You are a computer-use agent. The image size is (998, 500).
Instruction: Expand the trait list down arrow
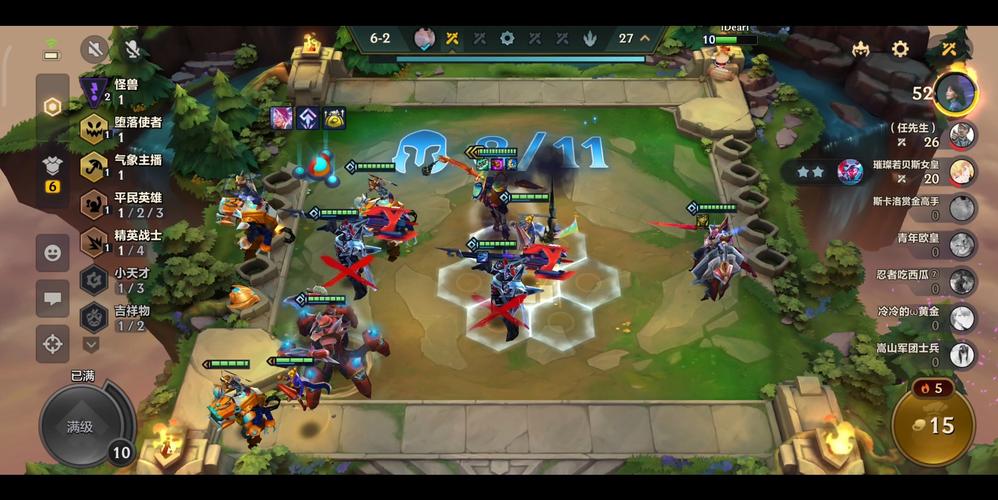coord(91,344)
